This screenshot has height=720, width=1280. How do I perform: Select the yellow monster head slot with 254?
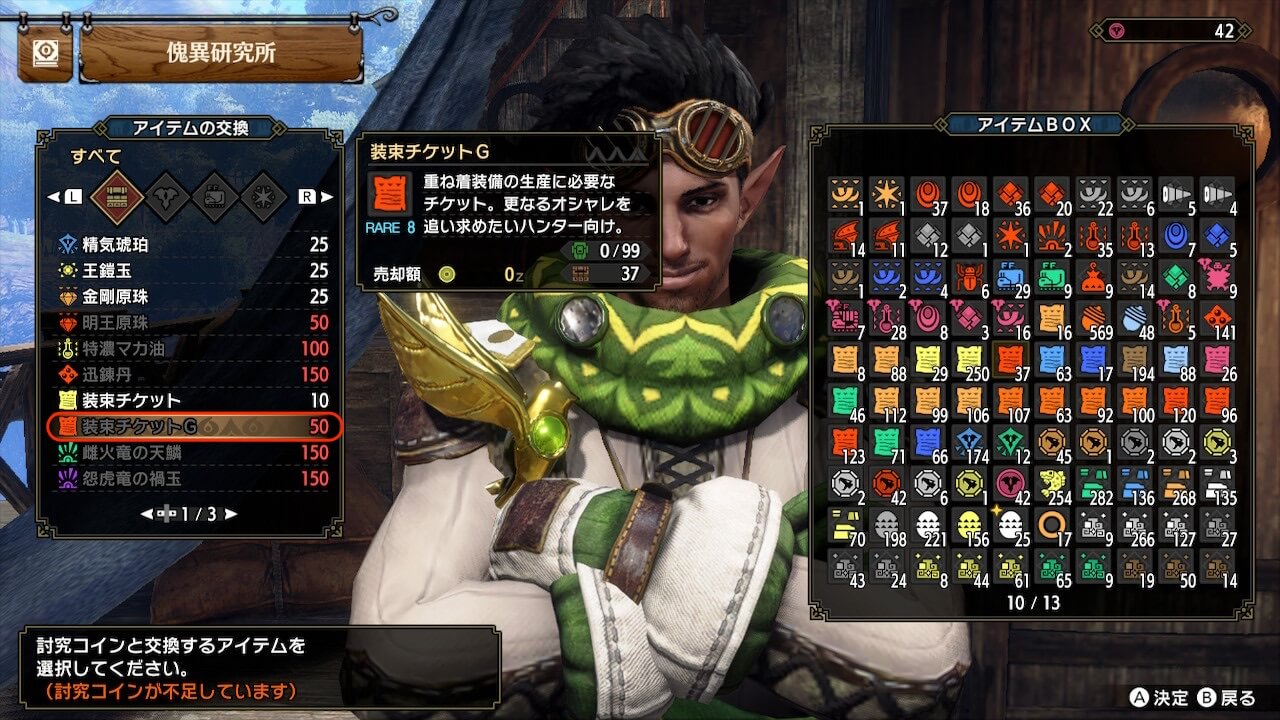tap(1052, 484)
